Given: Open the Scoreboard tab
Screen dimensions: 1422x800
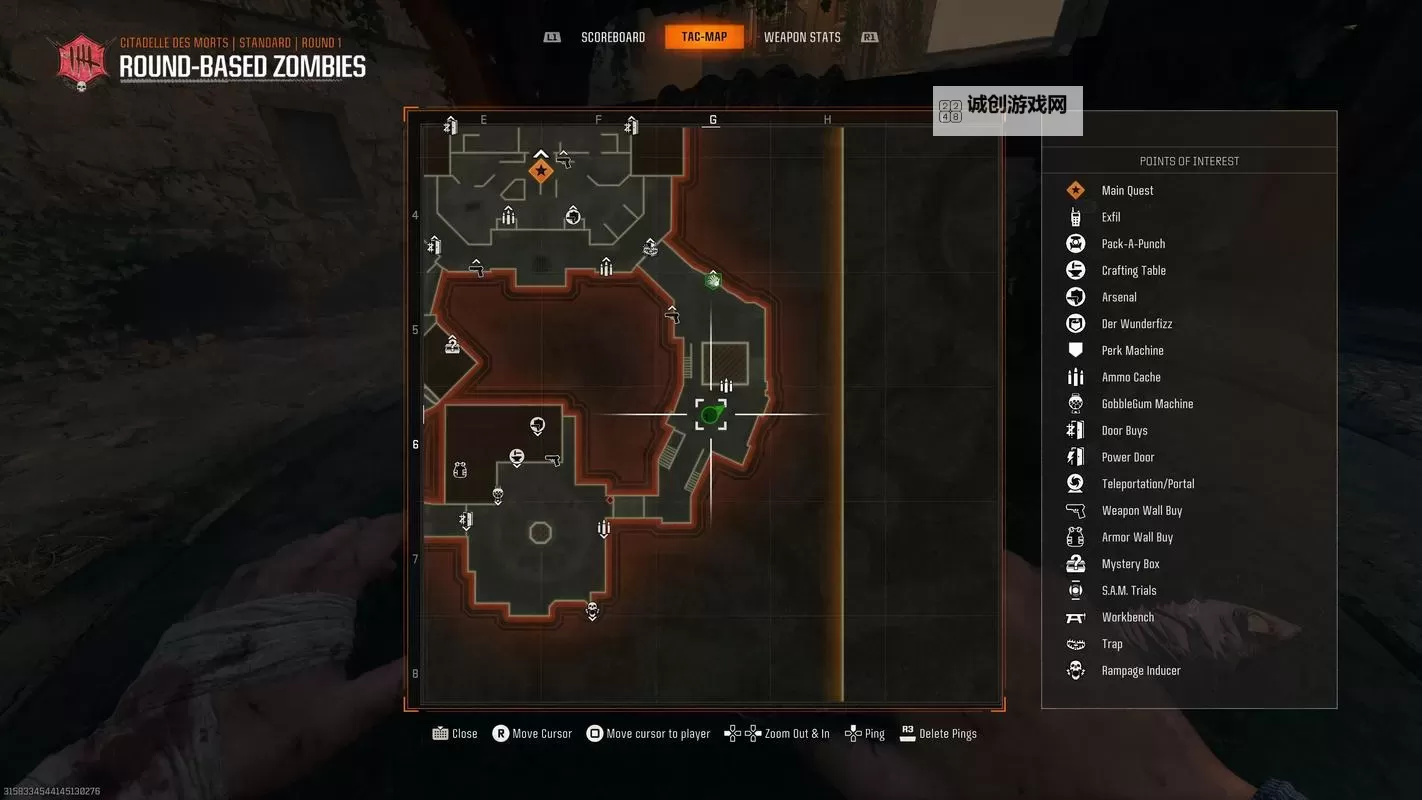Looking at the screenshot, I should [612, 36].
